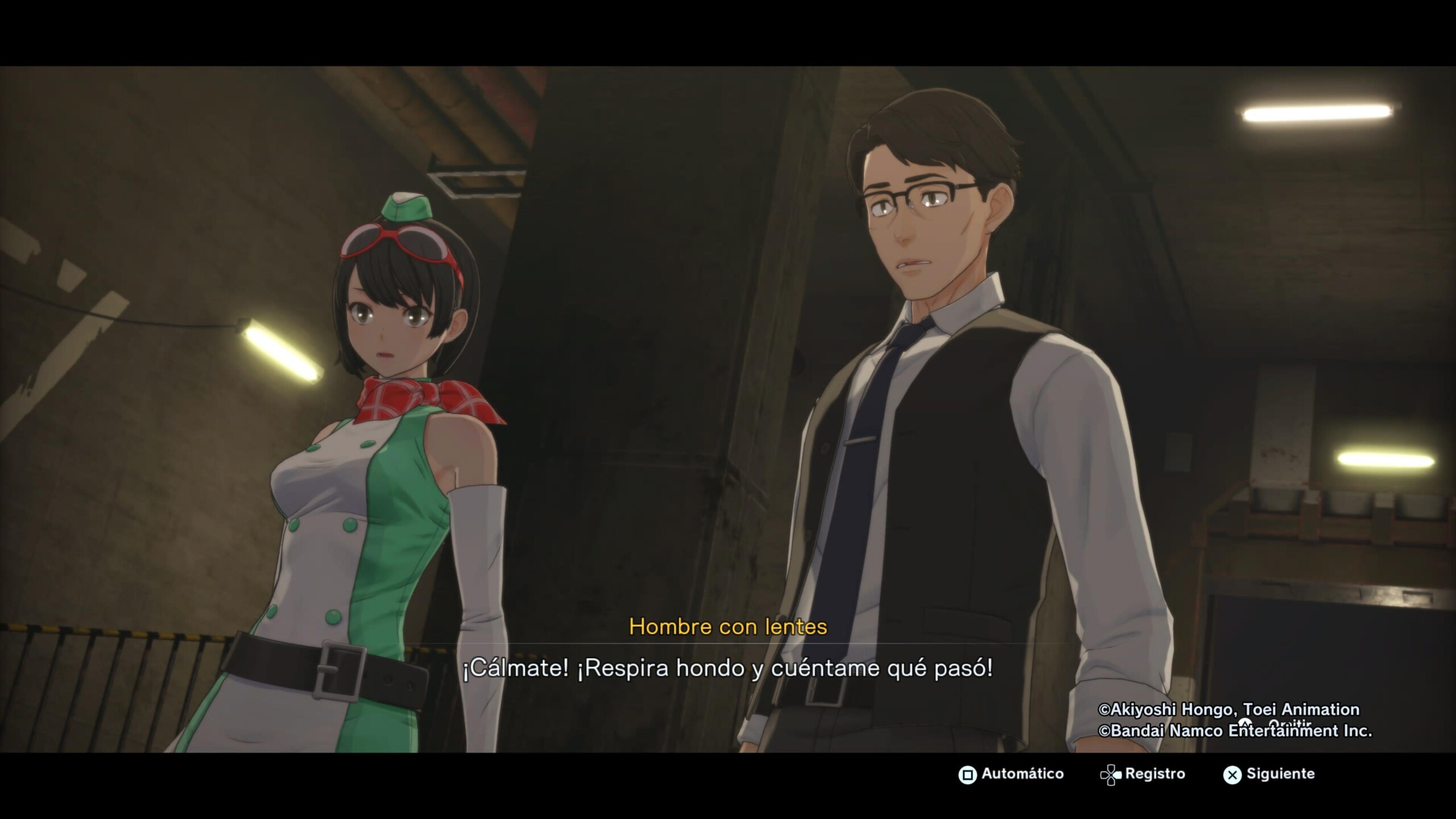This screenshot has height=819, width=1456.
Task: Open the Registro dialogue log
Action: 1143,774
